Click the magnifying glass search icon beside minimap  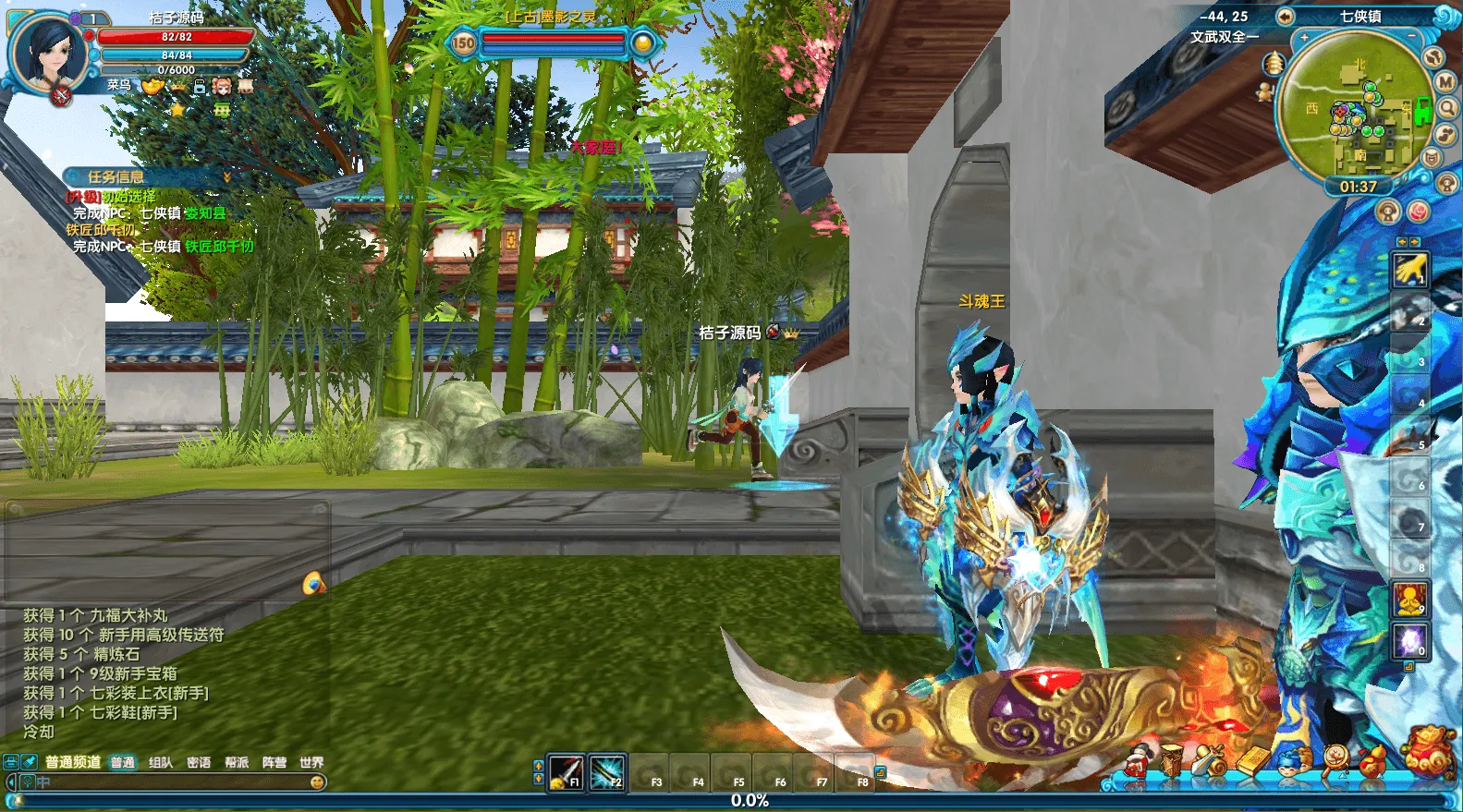point(1447,107)
